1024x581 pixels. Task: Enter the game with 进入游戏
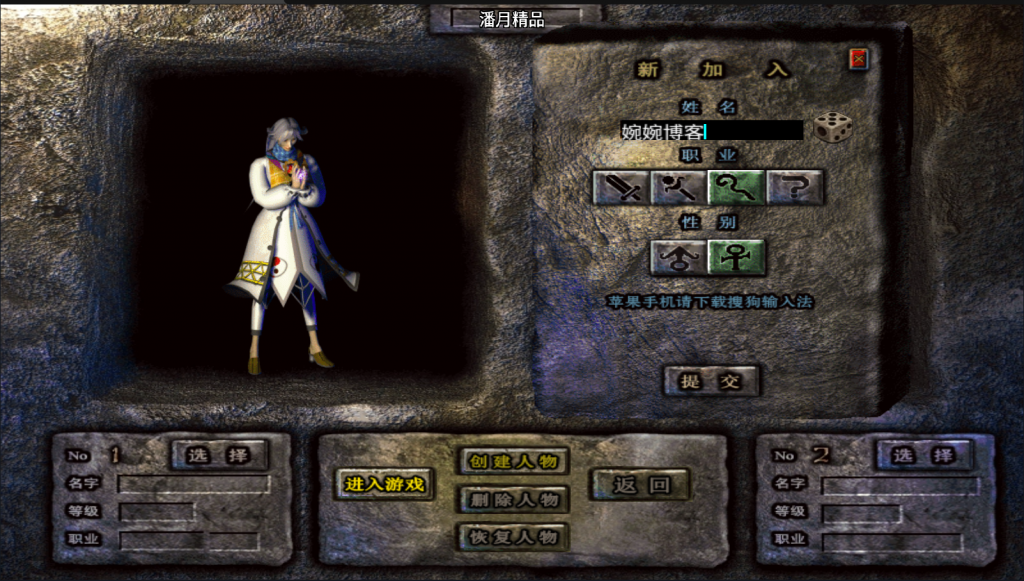385,485
